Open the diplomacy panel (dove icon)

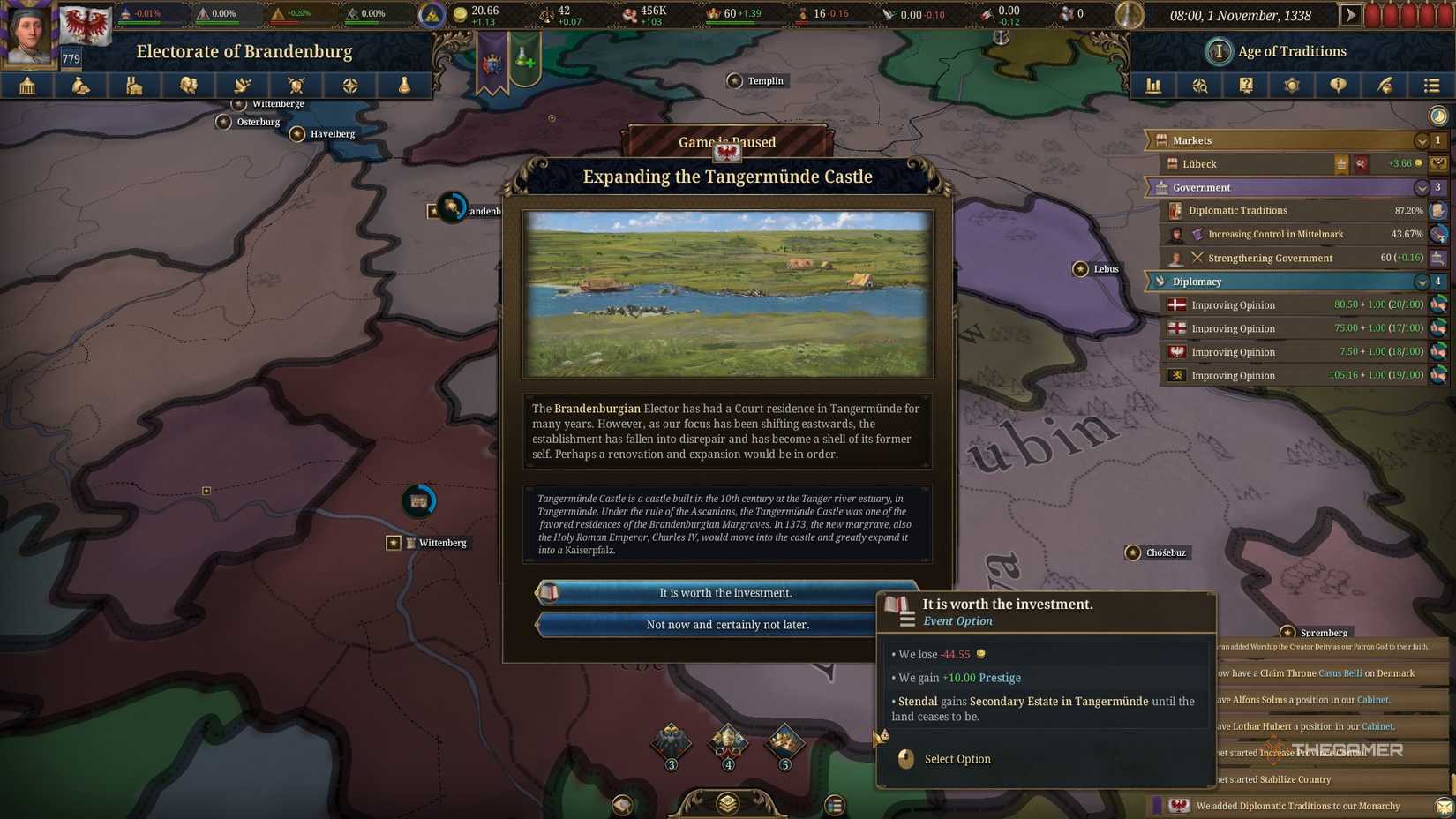pyautogui.click(x=242, y=86)
